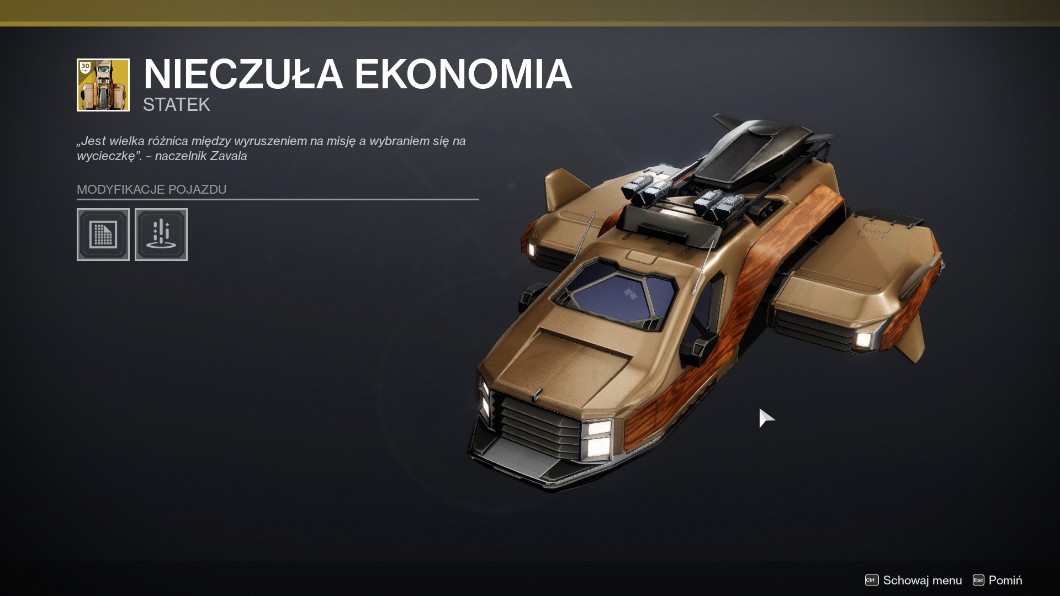The height and width of the screenshot is (596, 1060).
Task: Click the Nieczuła Ekonomia ship icon
Action: click(x=103, y=85)
